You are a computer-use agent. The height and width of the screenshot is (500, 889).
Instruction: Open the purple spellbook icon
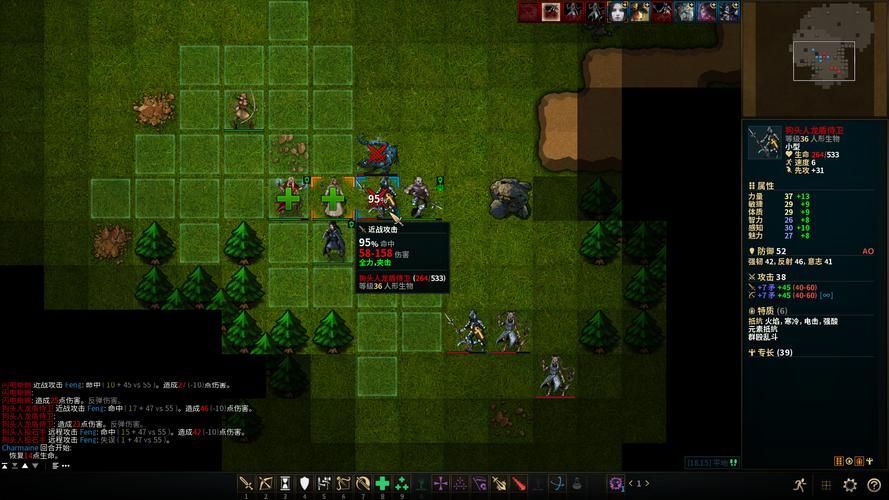point(616,484)
